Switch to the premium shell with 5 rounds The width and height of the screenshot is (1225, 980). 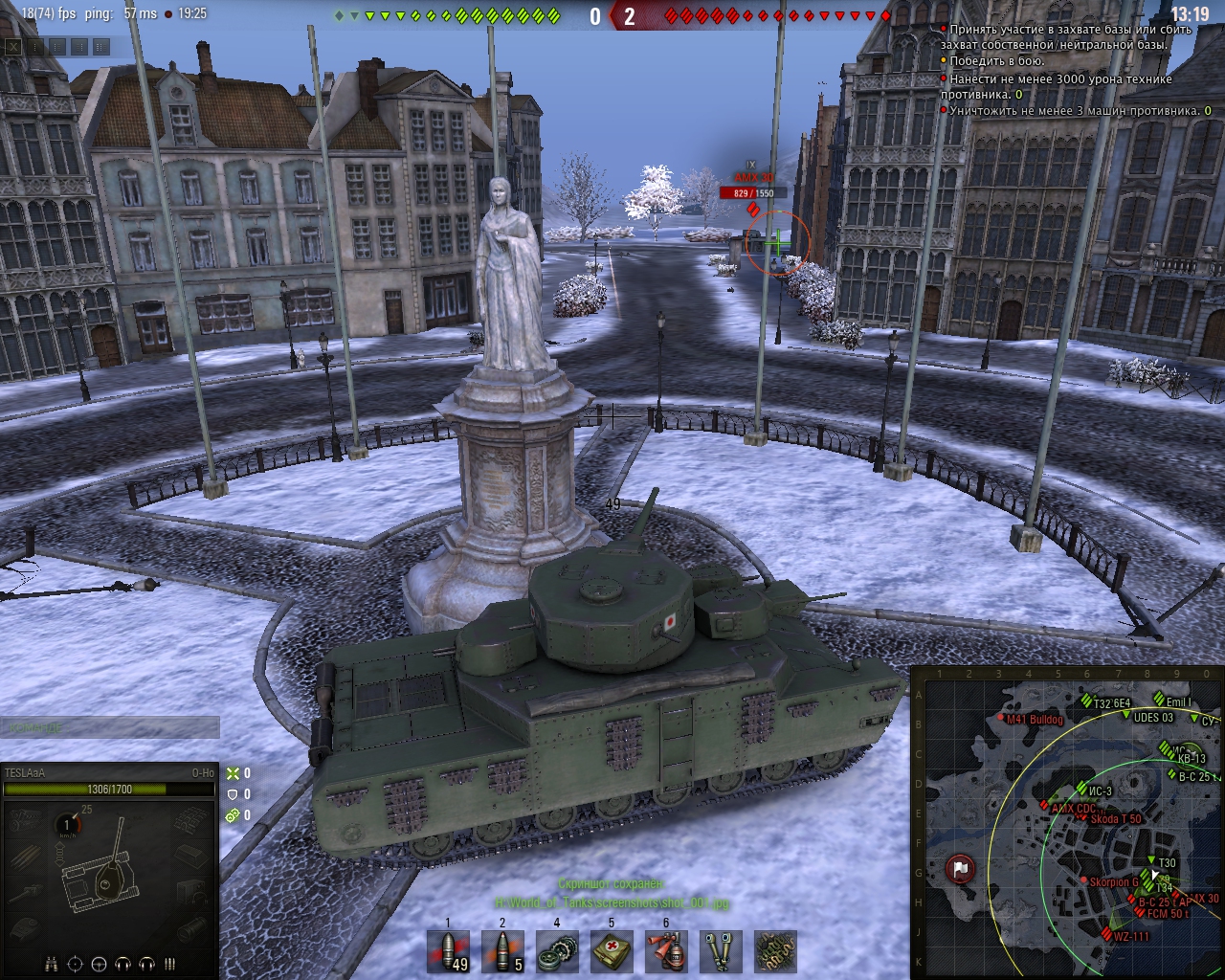point(502,951)
